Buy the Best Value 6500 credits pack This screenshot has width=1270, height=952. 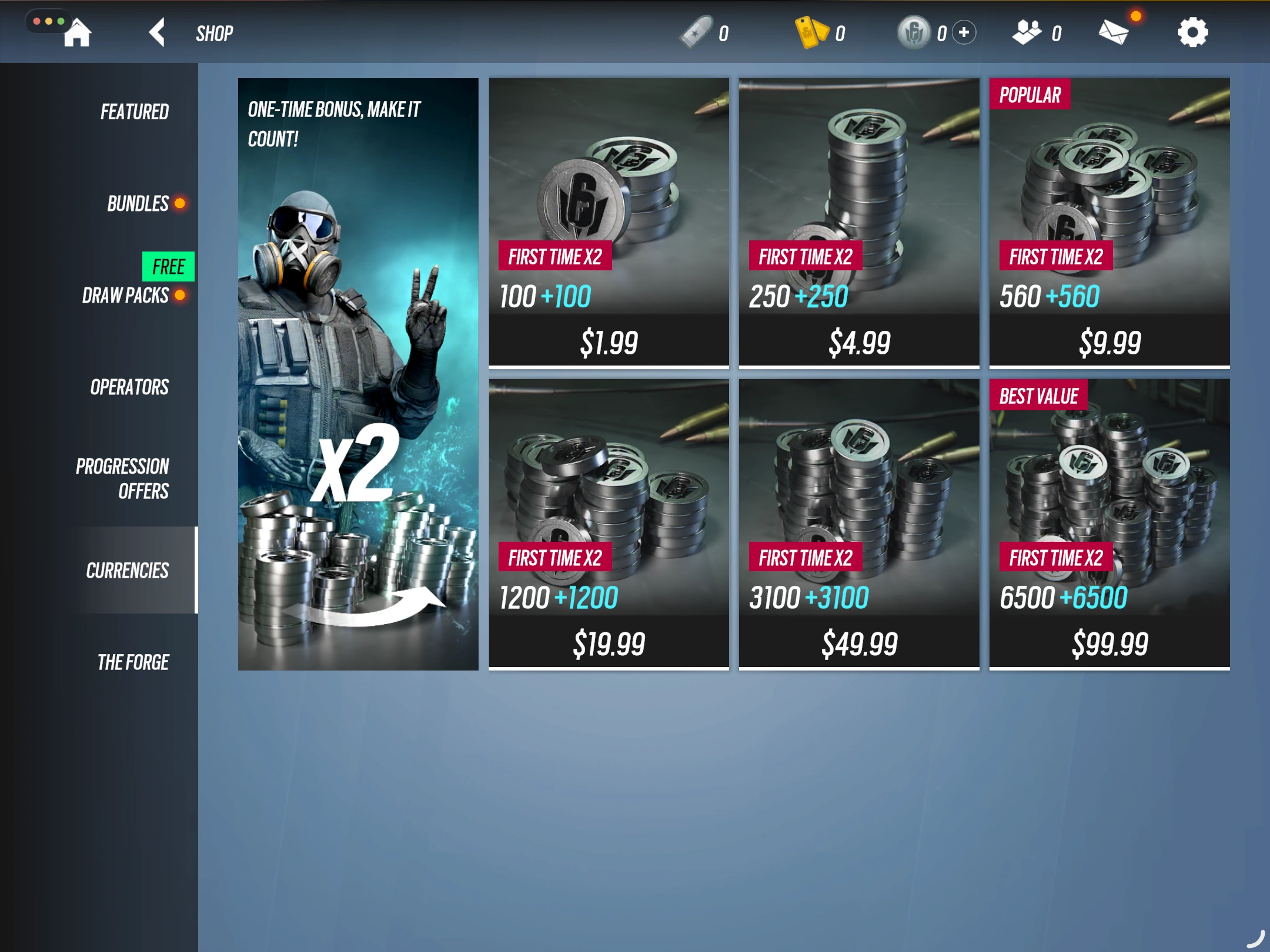(x=1109, y=524)
